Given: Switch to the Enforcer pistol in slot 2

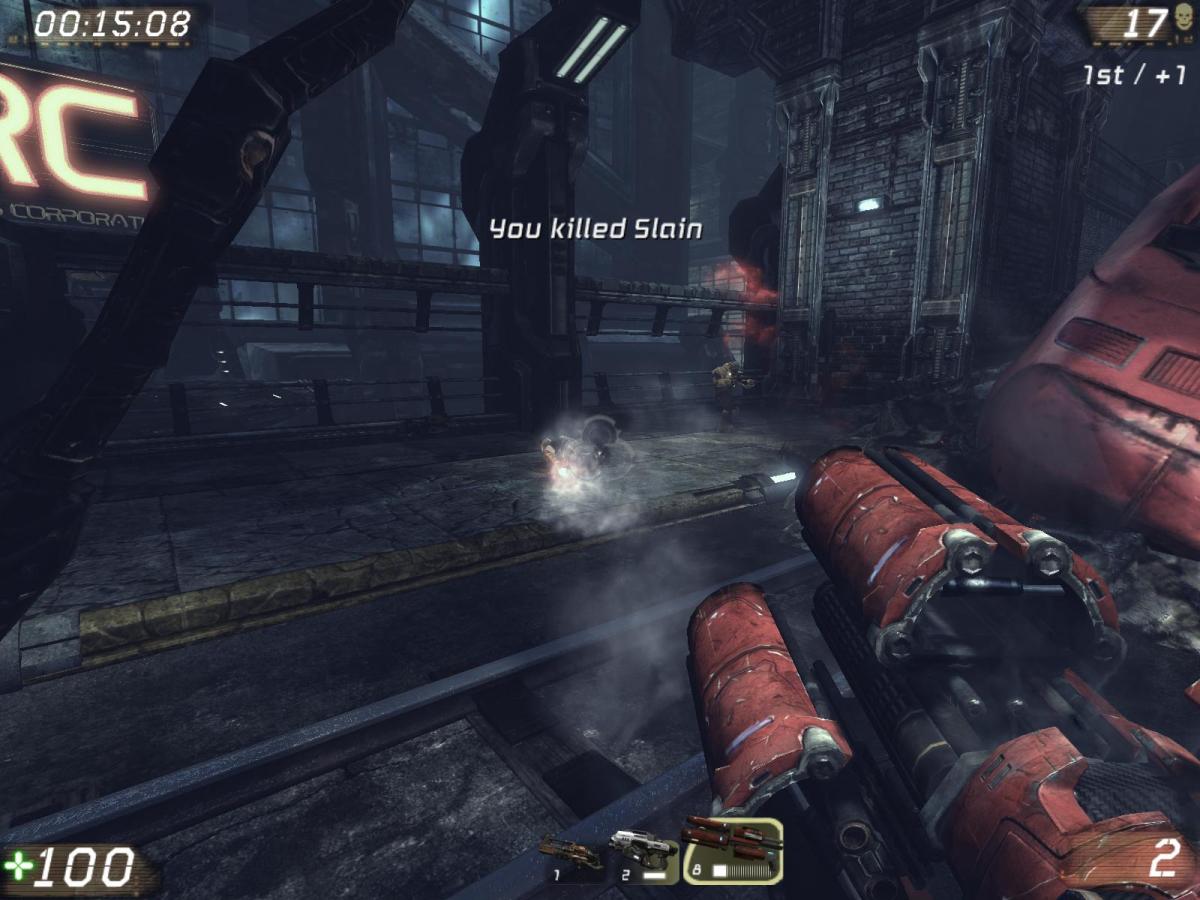Looking at the screenshot, I should (643, 854).
